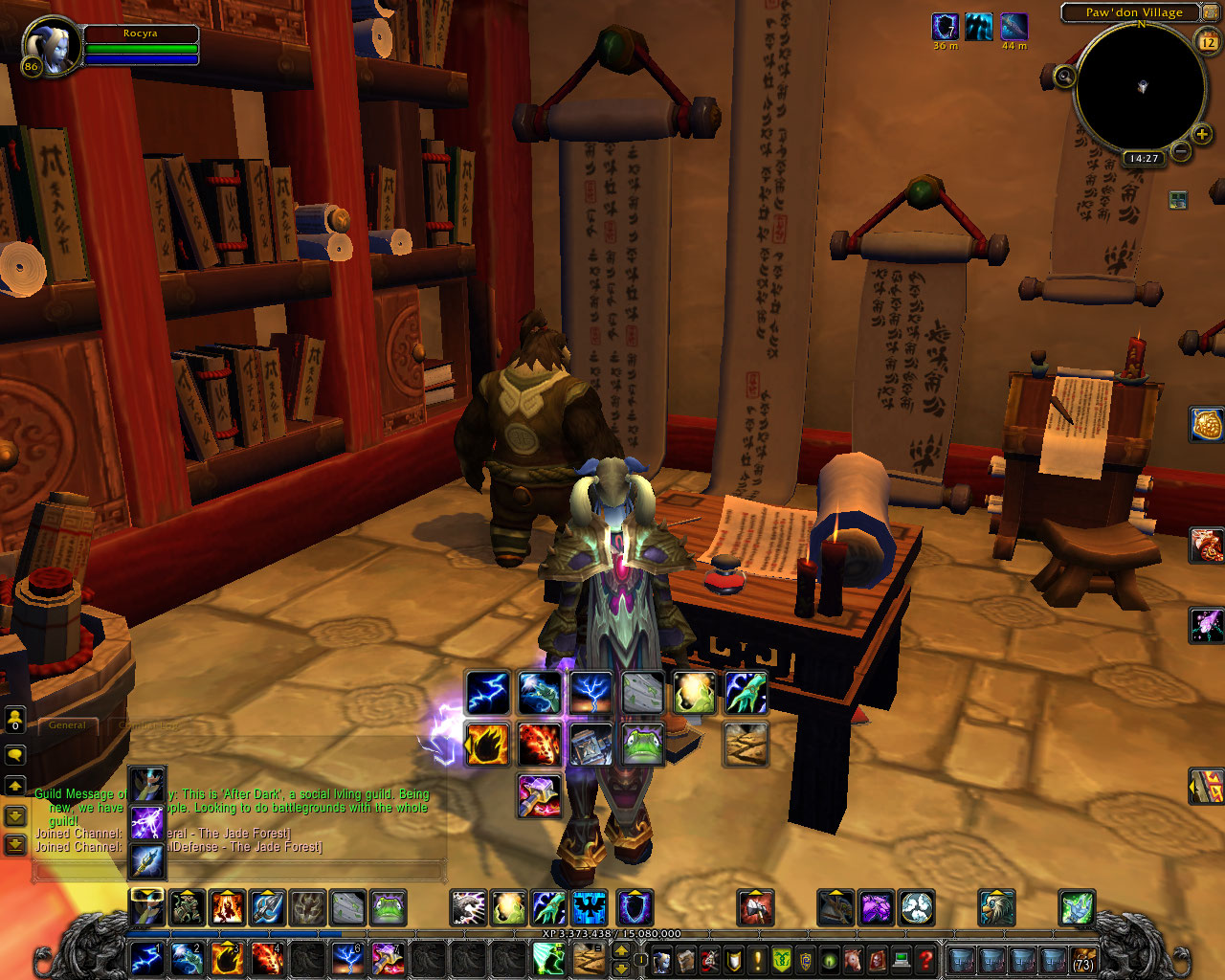Screen dimensions: 1225x980
Task: Click the 14:27 clock button
Action: (1144, 159)
